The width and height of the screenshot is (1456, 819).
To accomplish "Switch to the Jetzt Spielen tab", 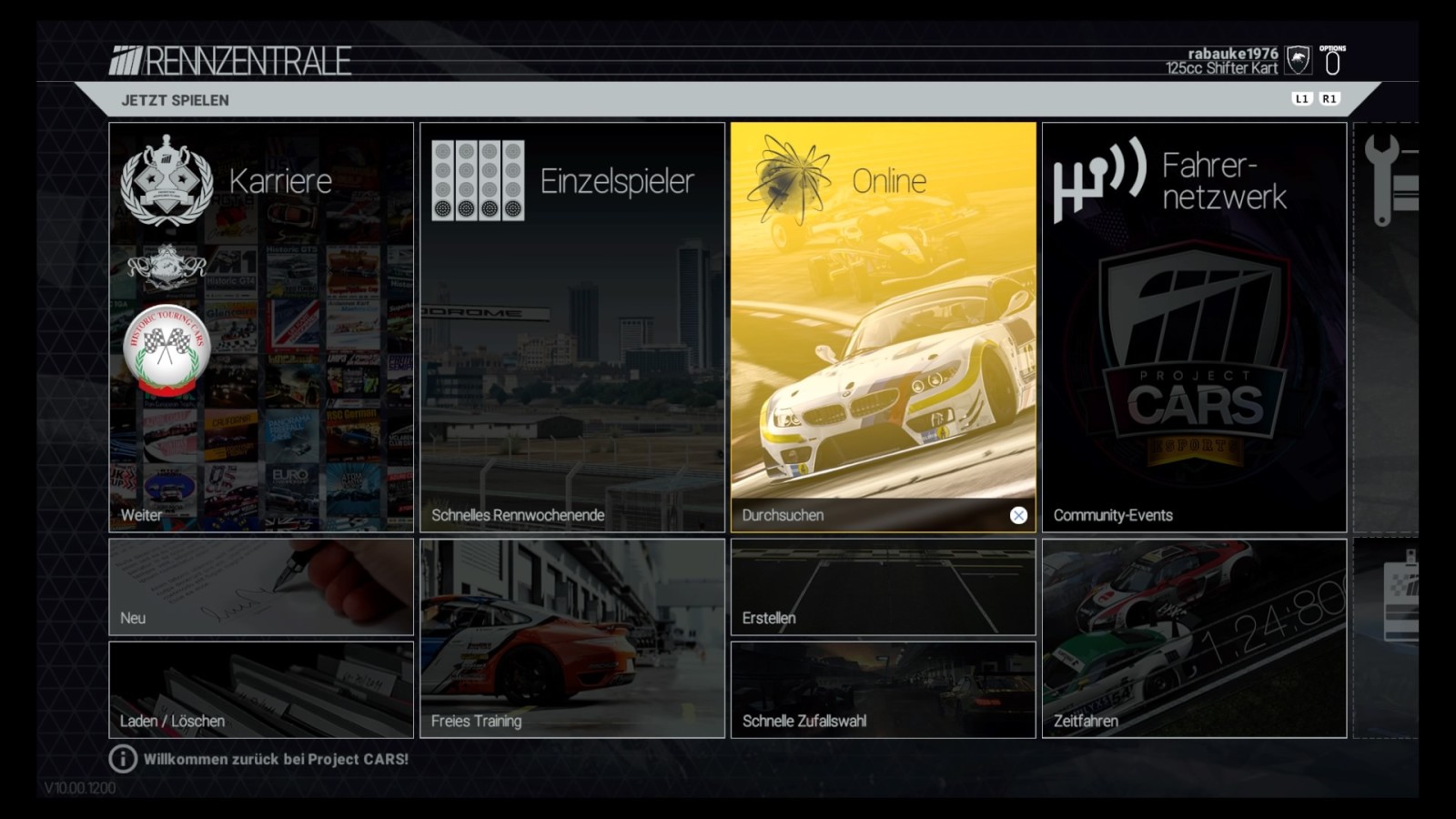I will tap(176, 100).
